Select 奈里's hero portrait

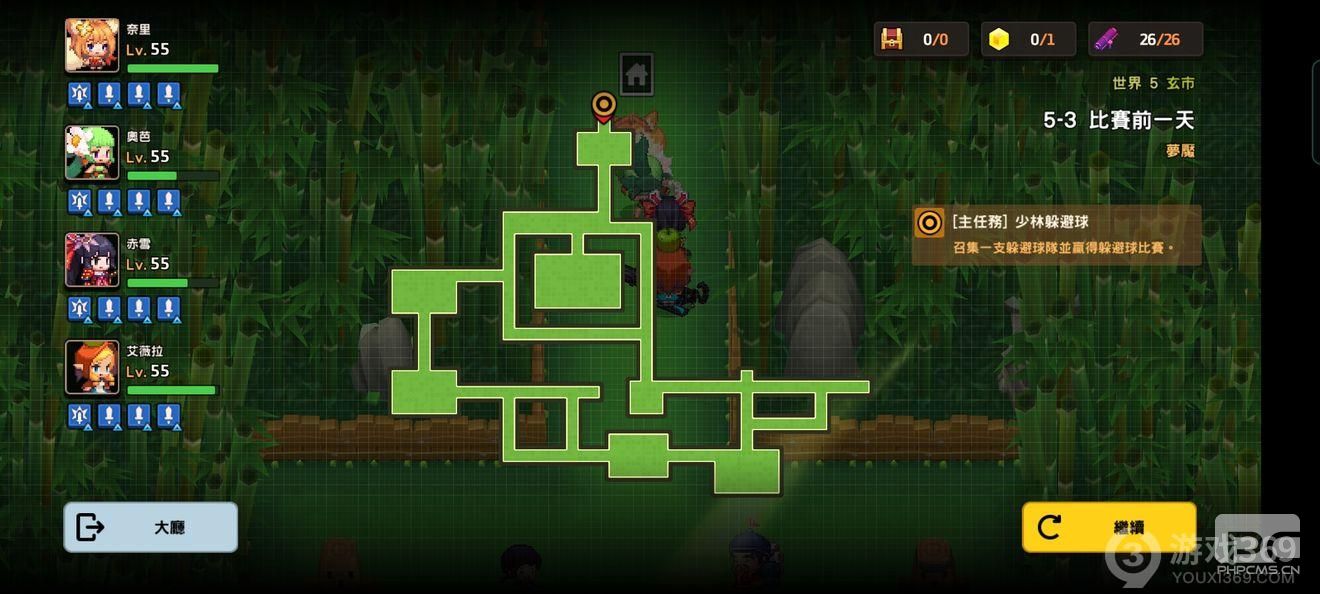(92, 45)
